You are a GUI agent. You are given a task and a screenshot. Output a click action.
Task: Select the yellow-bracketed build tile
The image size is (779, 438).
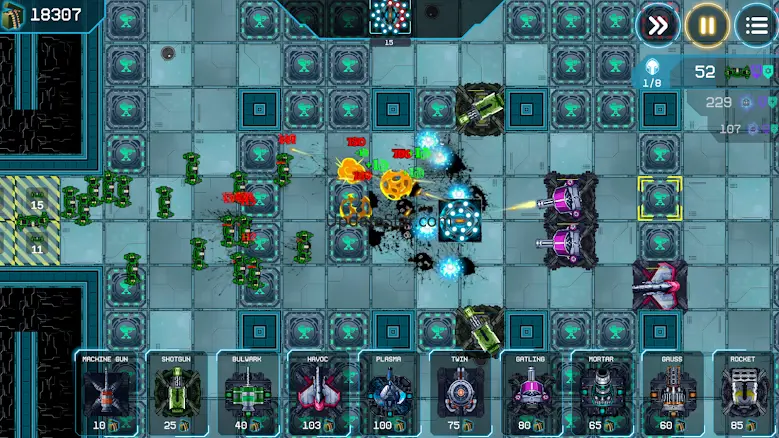660,198
